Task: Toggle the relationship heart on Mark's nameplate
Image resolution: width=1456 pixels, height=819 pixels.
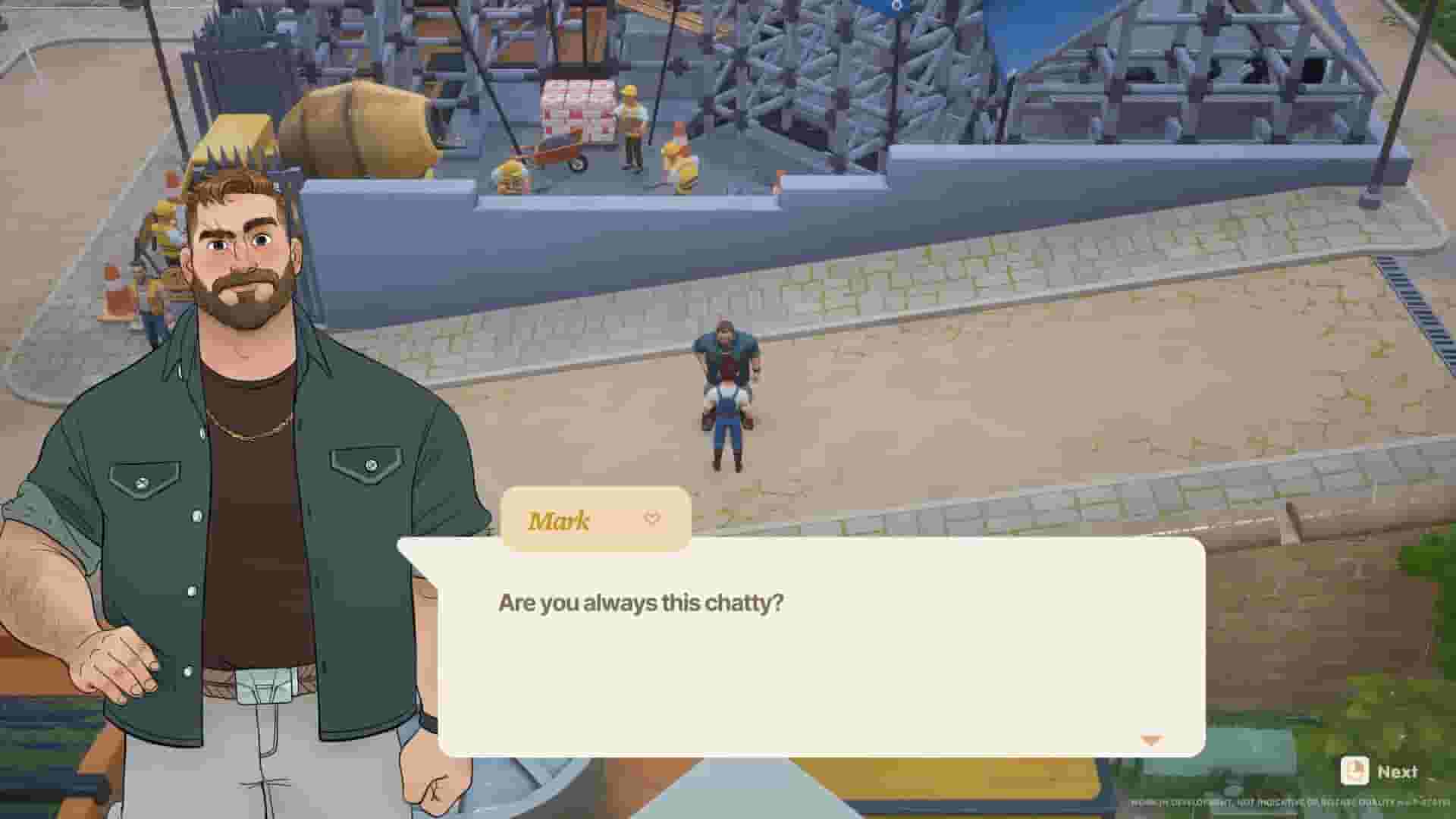Action: (651, 519)
